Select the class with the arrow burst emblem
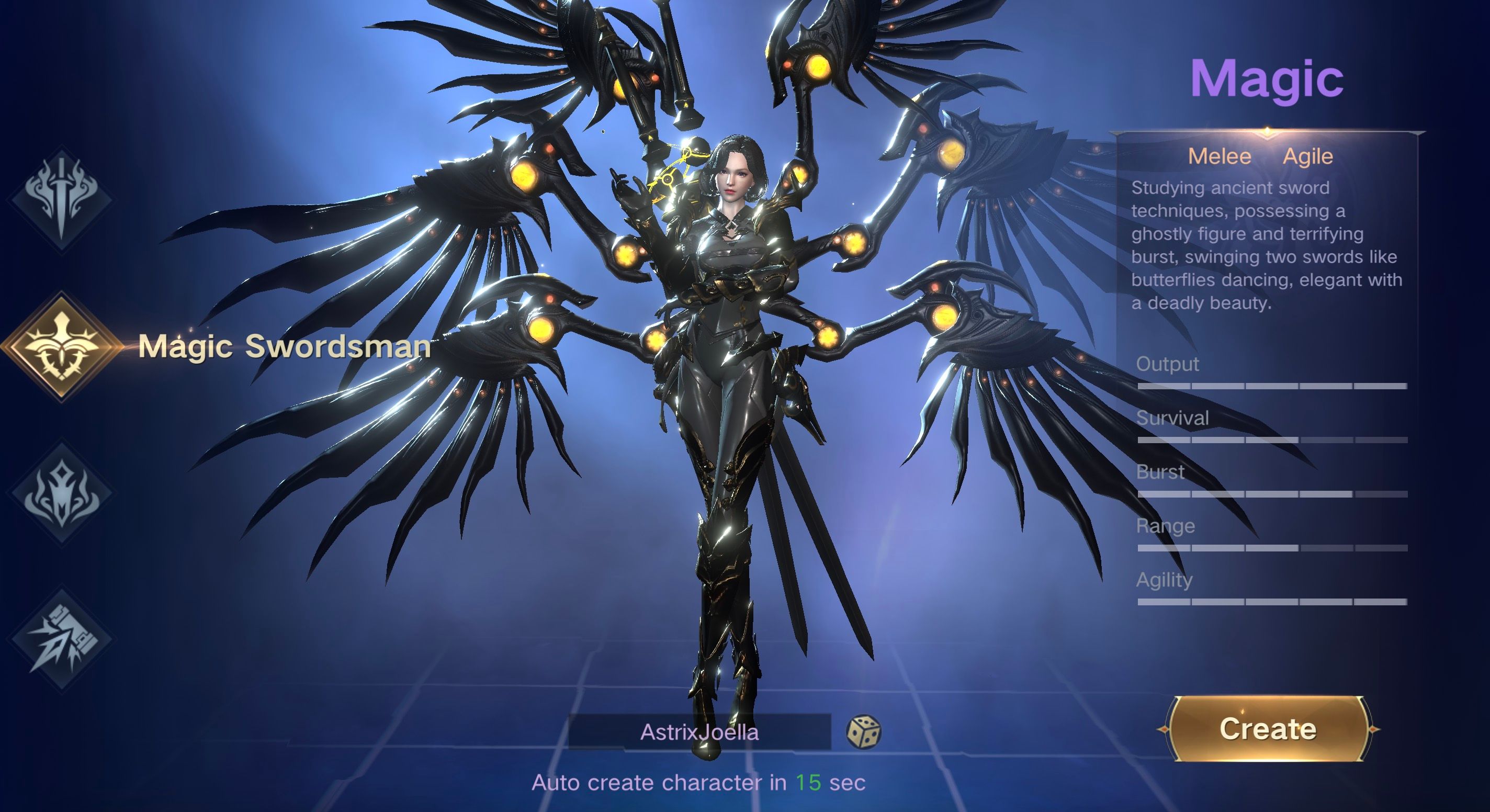 (61, 639)
